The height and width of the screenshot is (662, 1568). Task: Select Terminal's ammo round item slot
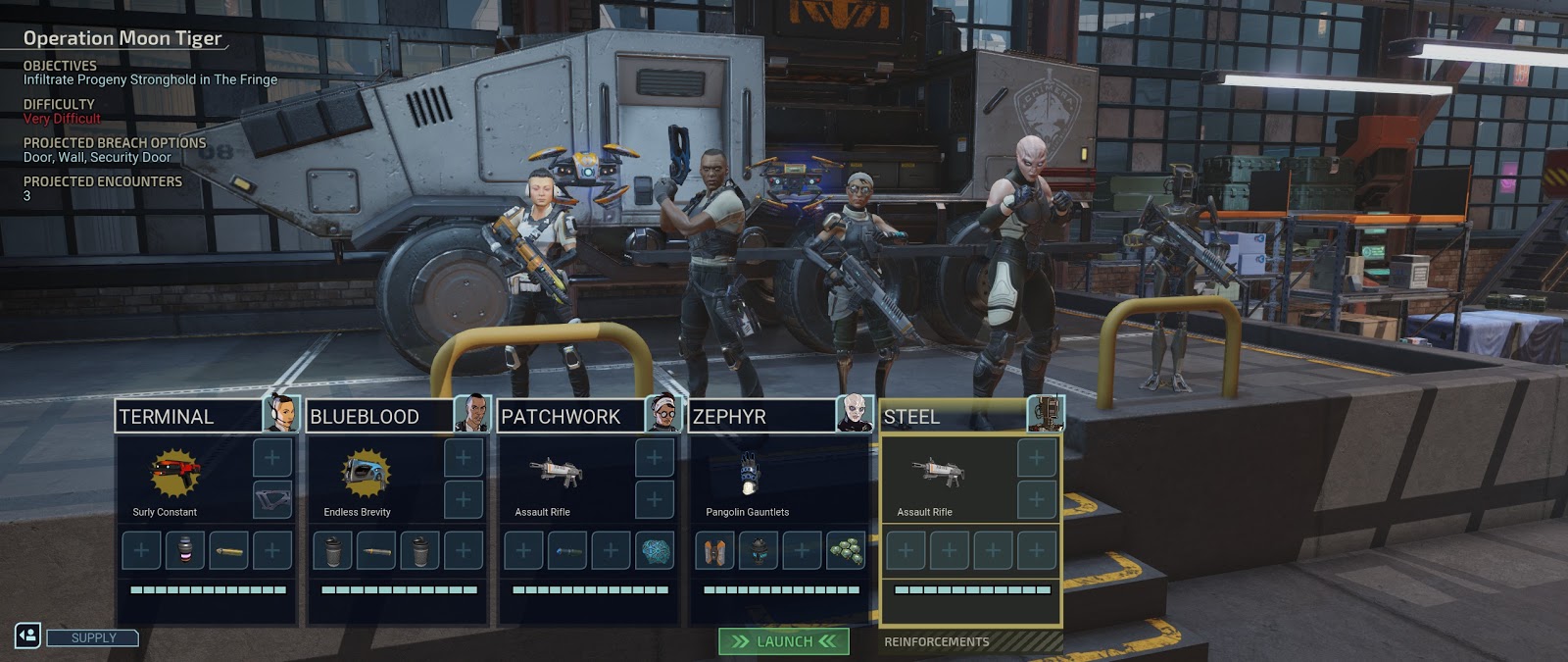(228, 550)
